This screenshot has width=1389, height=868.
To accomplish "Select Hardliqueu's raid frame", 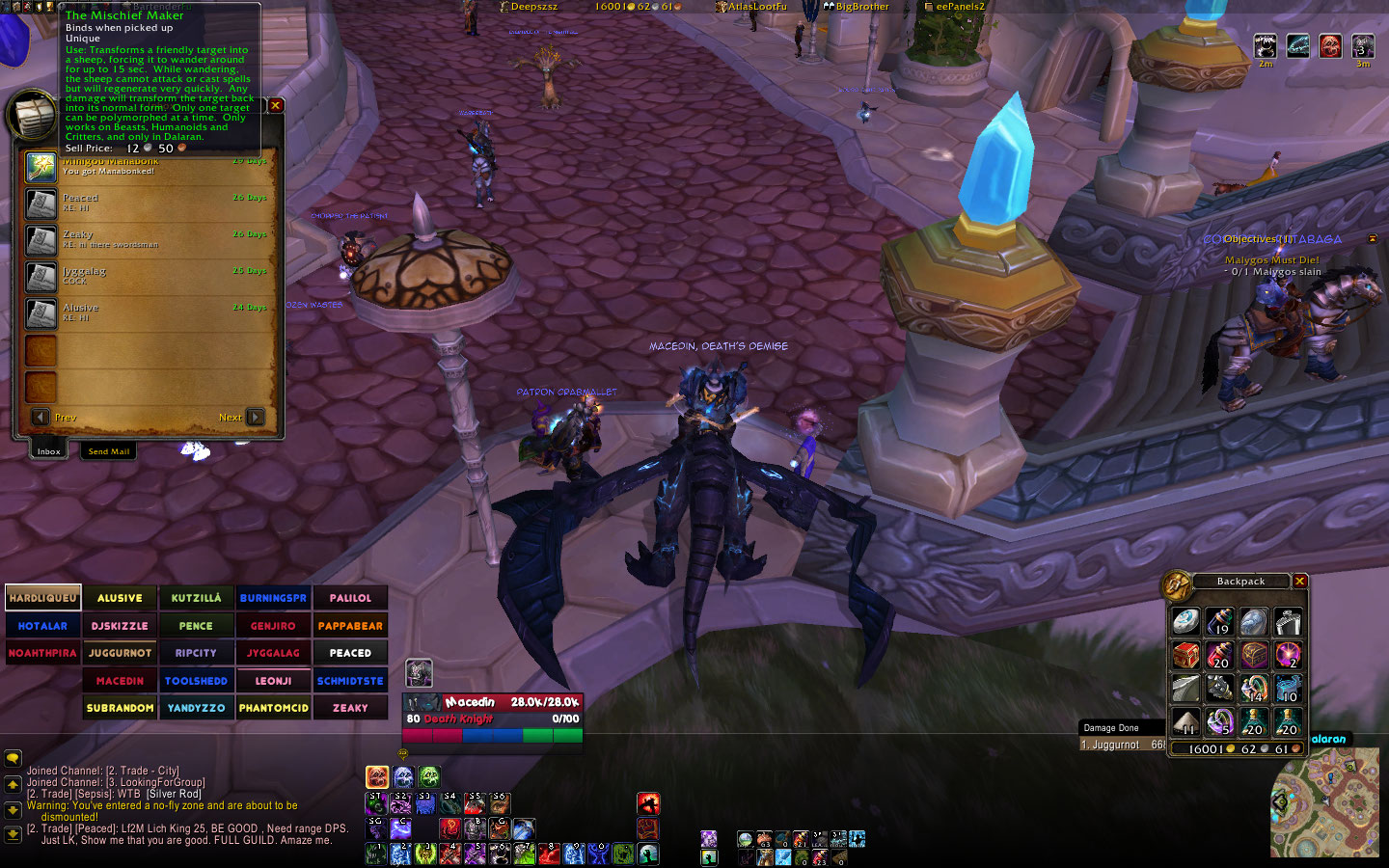I will (x=42, y=598).
